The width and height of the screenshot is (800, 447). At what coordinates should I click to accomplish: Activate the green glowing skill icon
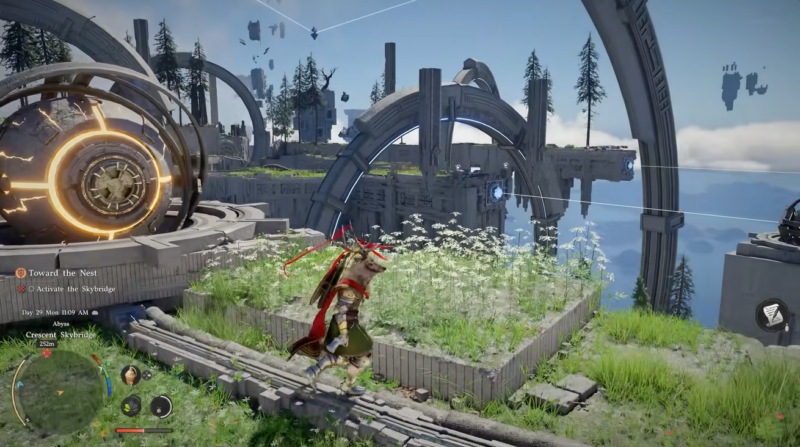tap(131, 405)
